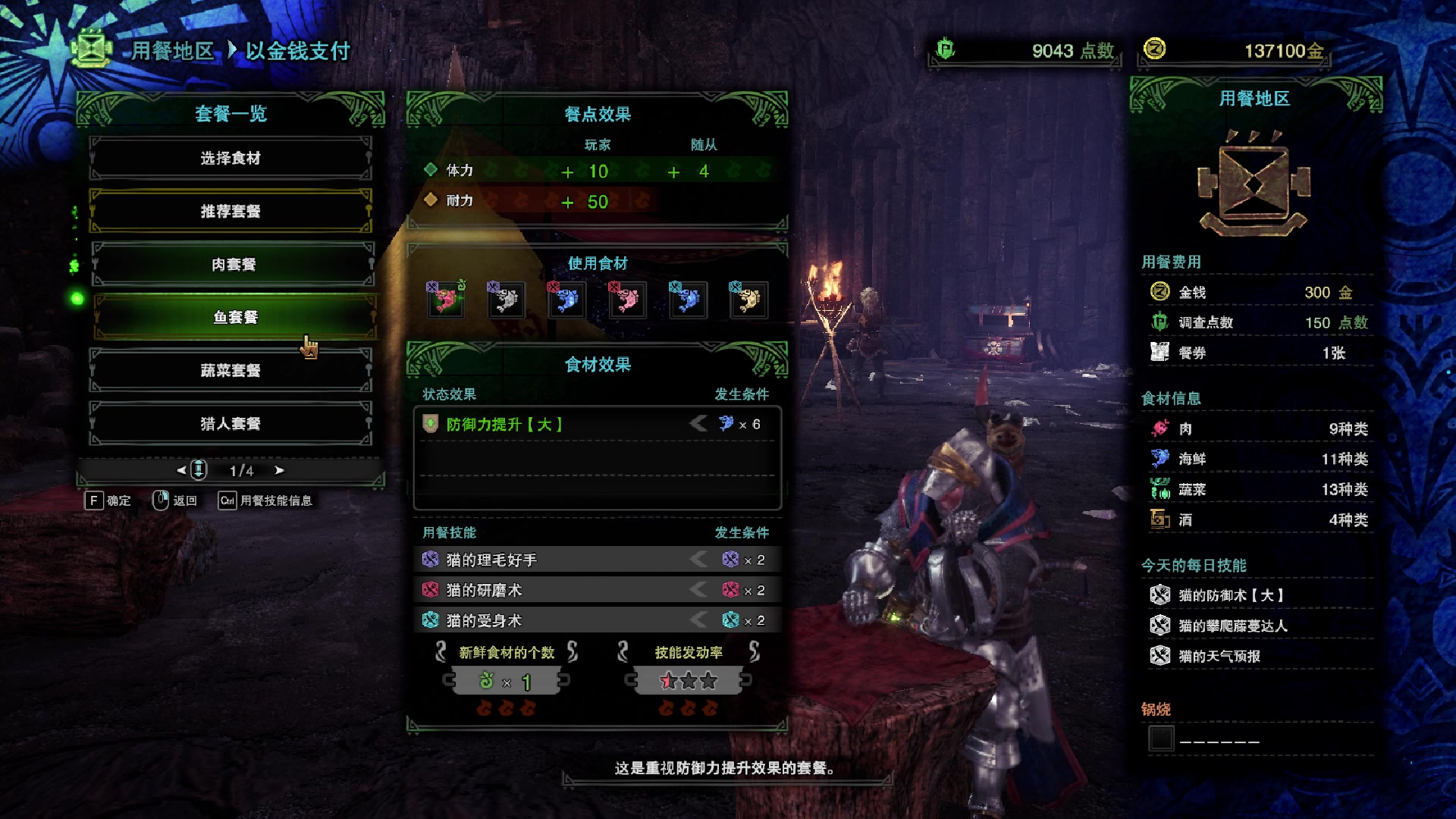Select the 猫的受身术 food skill row
The image size is (1456, 819).
click(597, 620)
